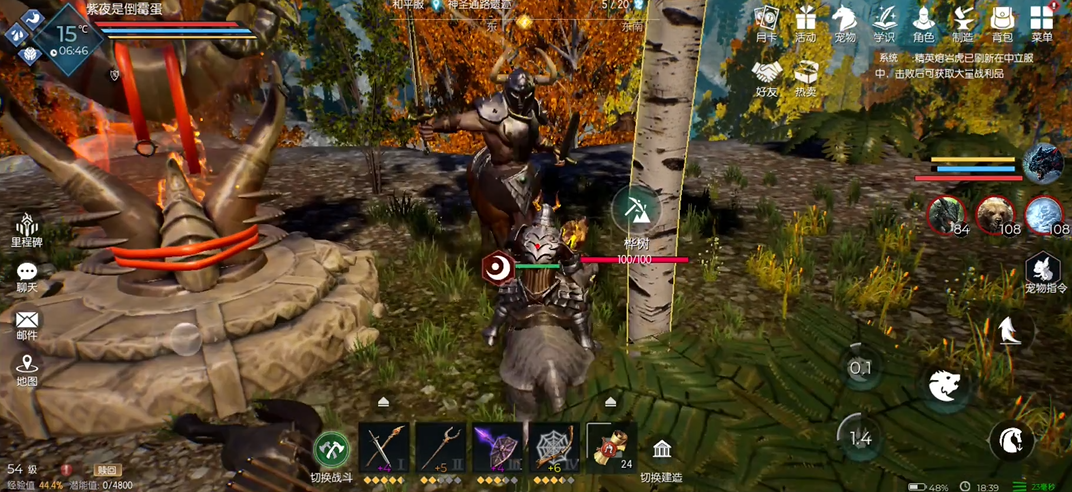The image size is (1072, 492).
Task: Open the 热卖 hot sale shop
Action: (805, 74)
